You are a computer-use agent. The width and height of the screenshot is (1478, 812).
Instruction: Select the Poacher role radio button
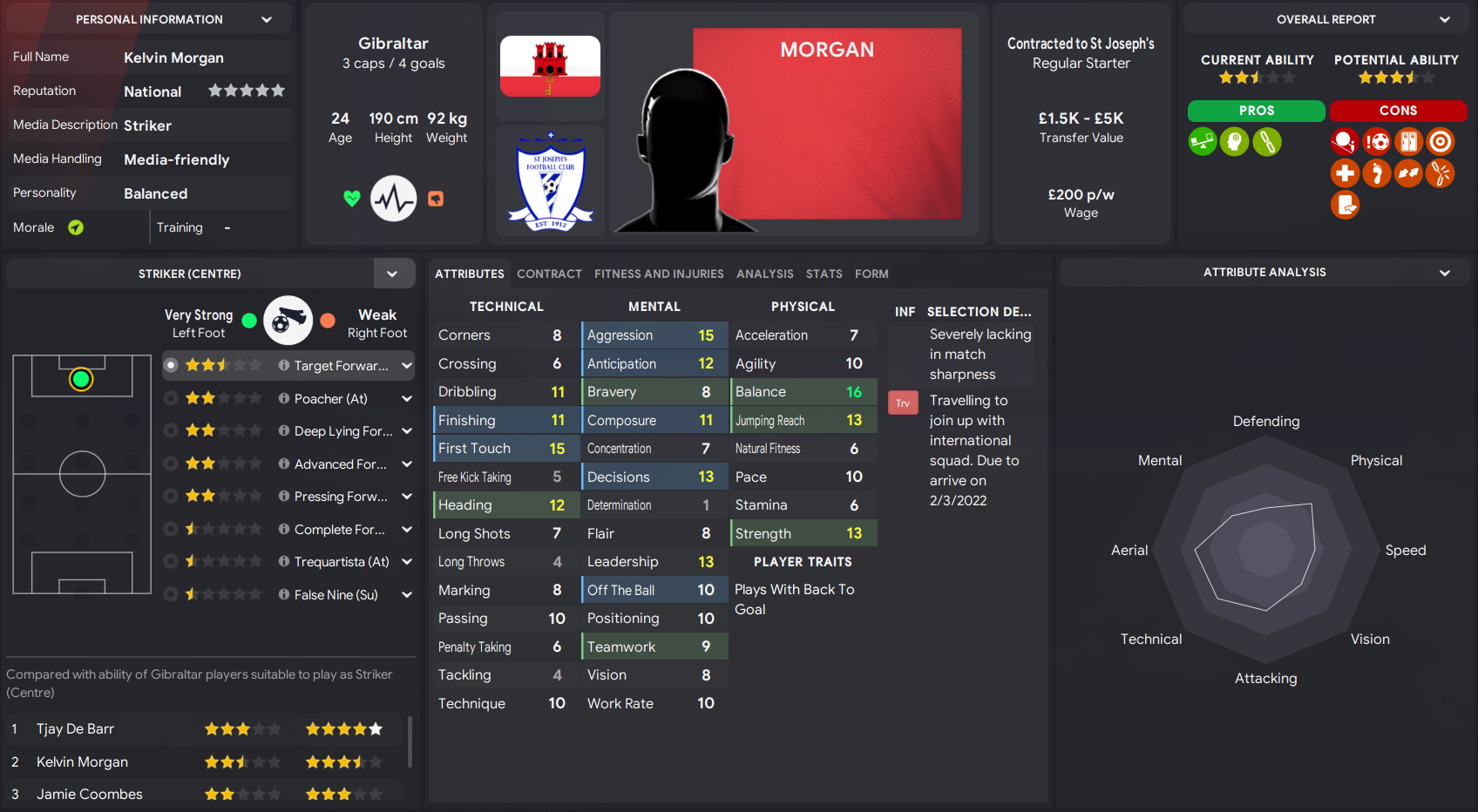(170, 398)
